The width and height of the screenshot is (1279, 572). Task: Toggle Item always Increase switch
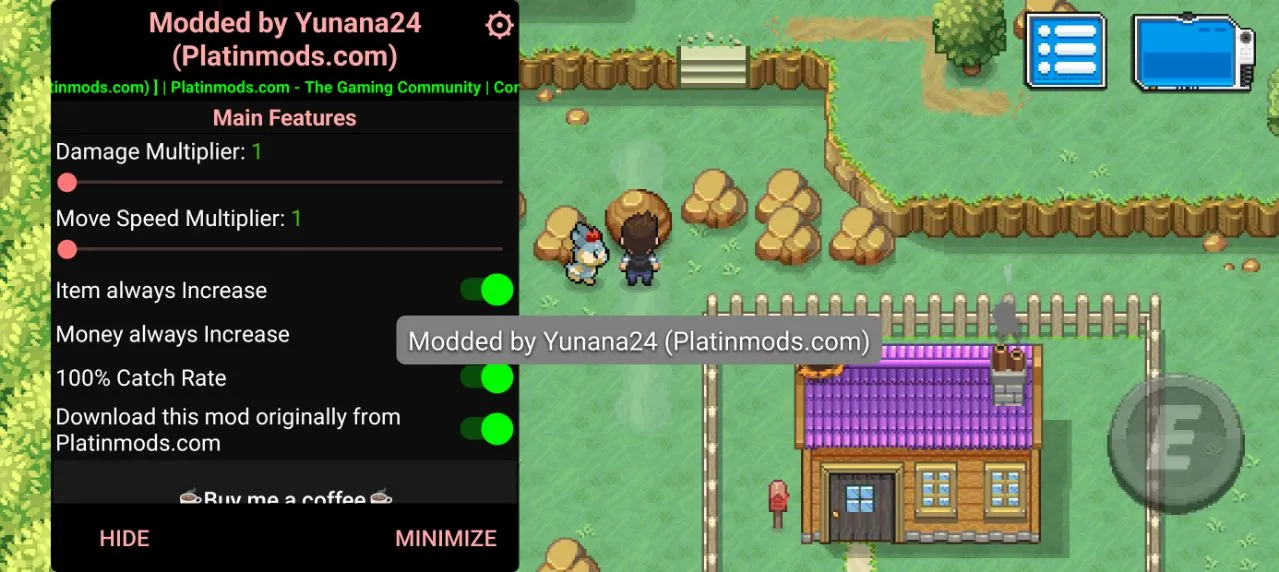[487, 290]
